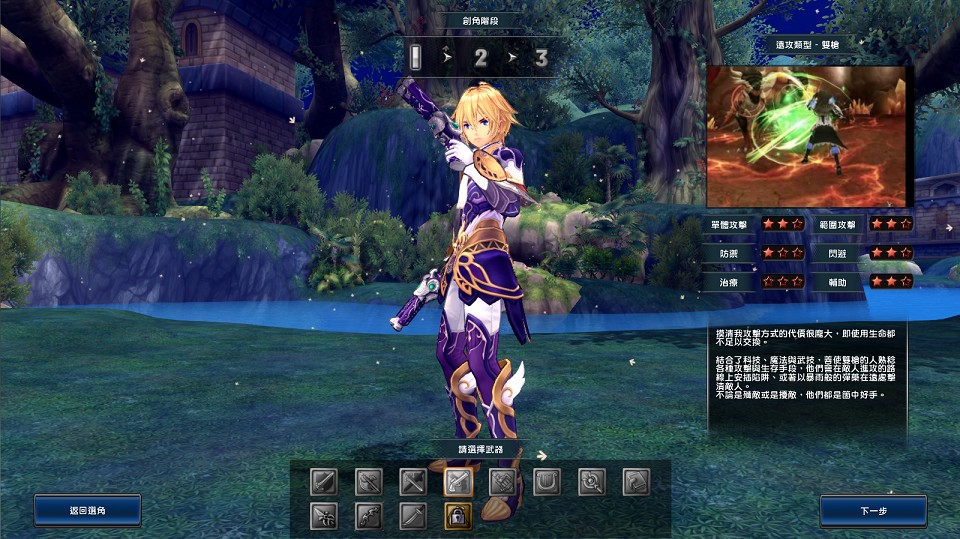Pick the magic staff weapon icon
The image size is (960, 539).
(x=592, y=482)
